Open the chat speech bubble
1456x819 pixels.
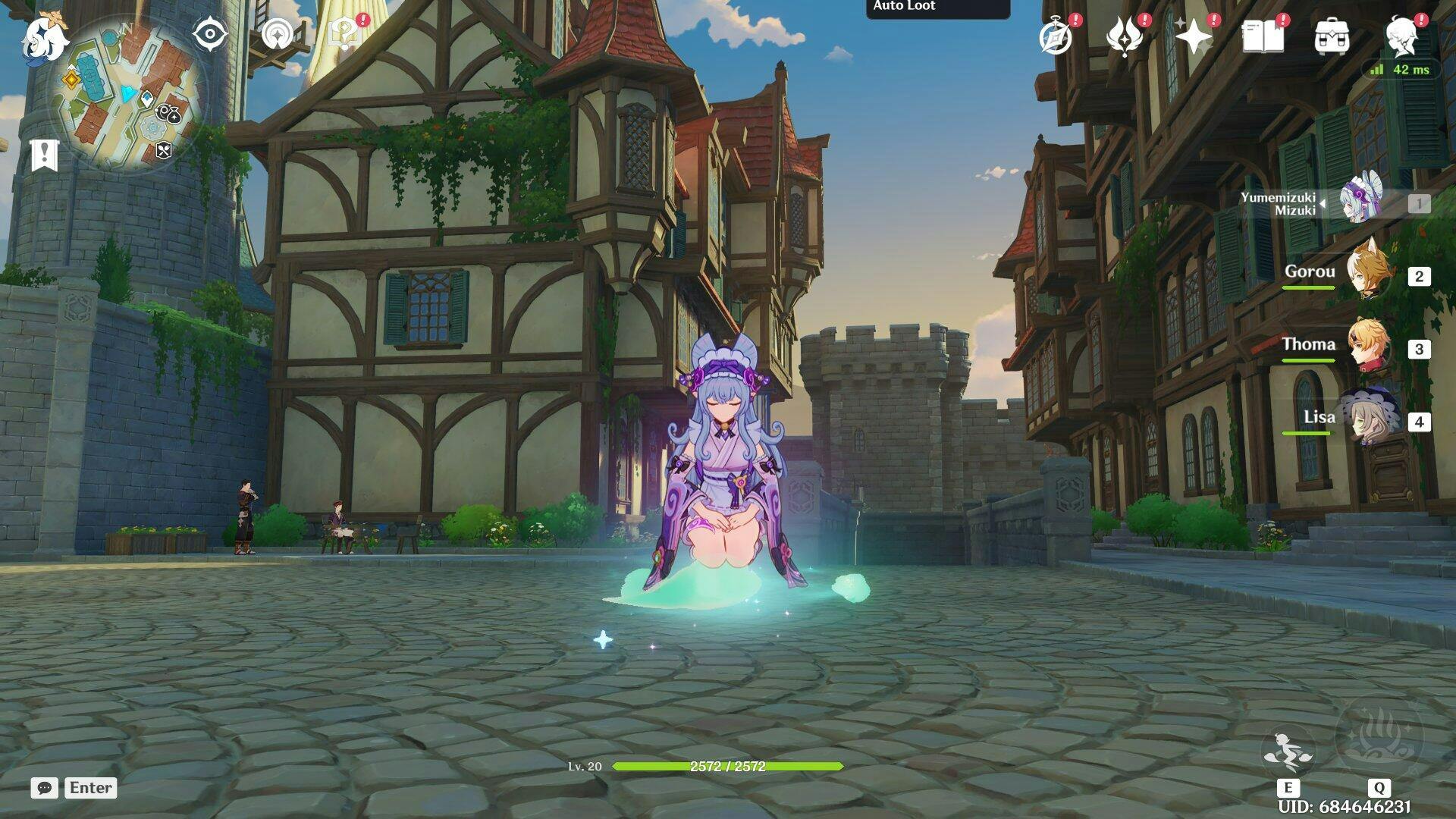point(45,788)
